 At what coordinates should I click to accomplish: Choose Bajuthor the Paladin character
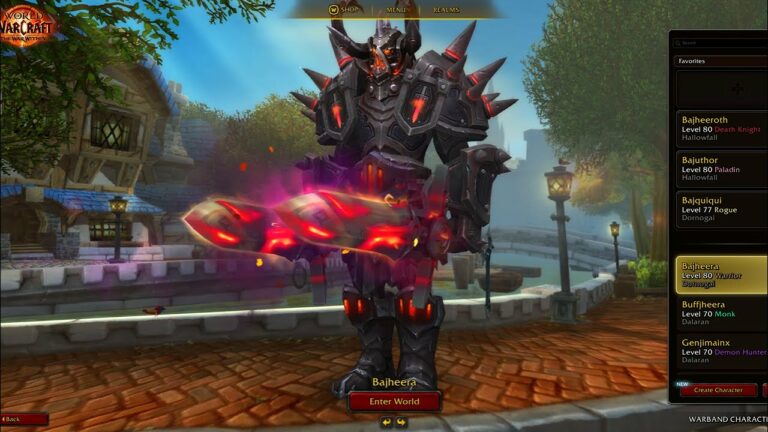tap(718, 172)
